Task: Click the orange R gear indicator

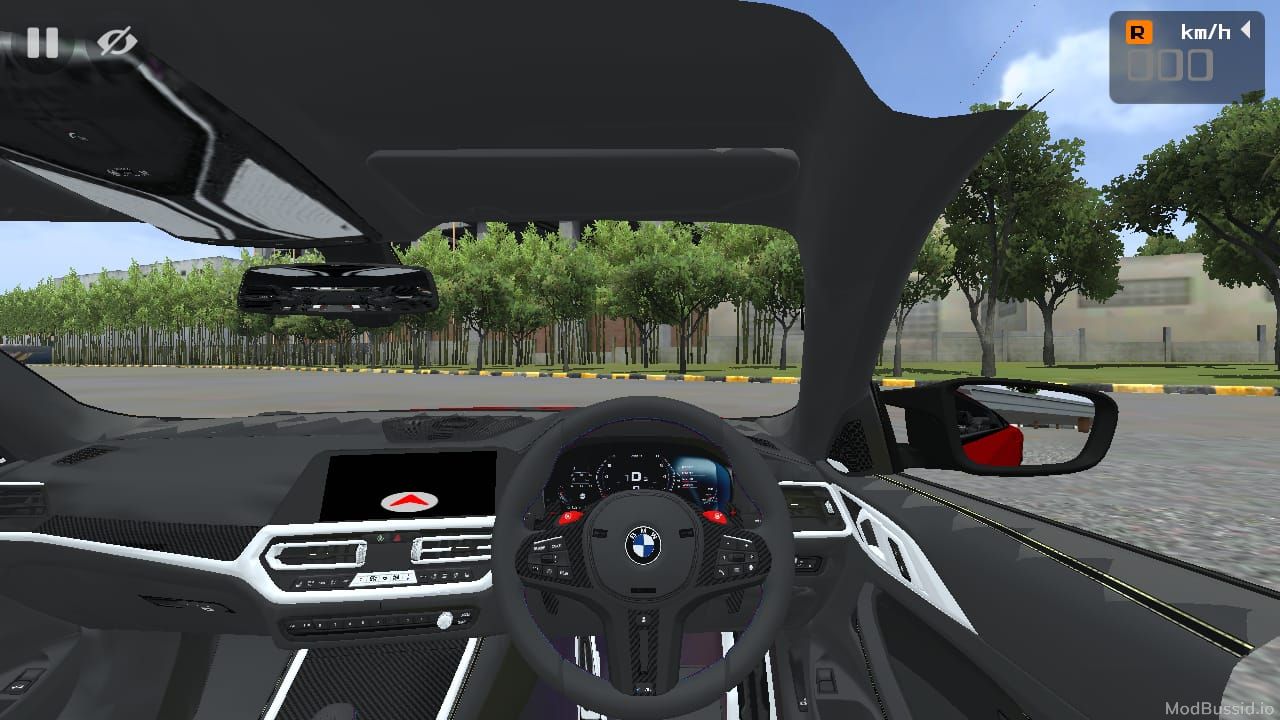Action: point(1138,32)
